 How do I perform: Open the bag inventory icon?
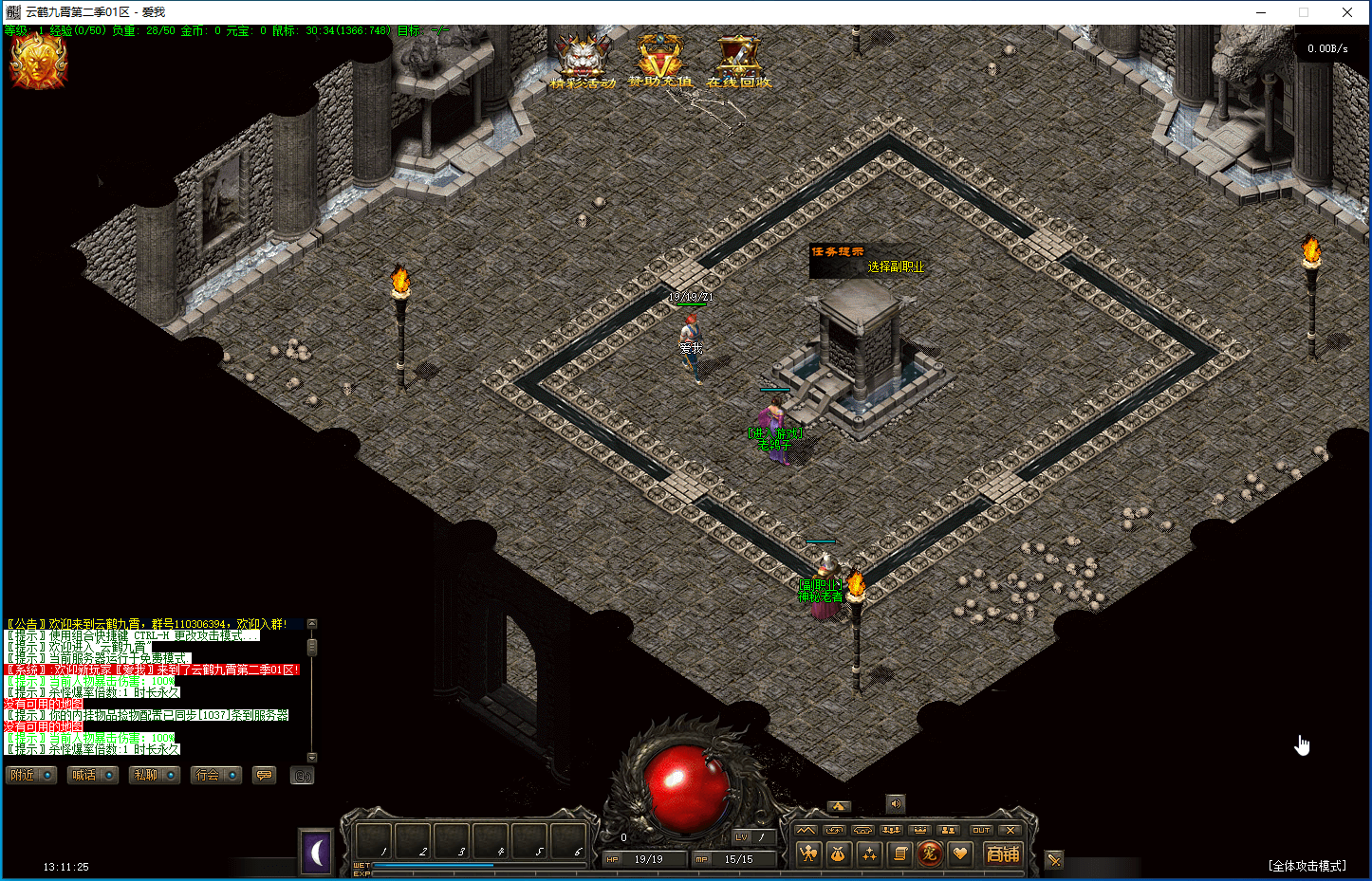coord(839,854)
